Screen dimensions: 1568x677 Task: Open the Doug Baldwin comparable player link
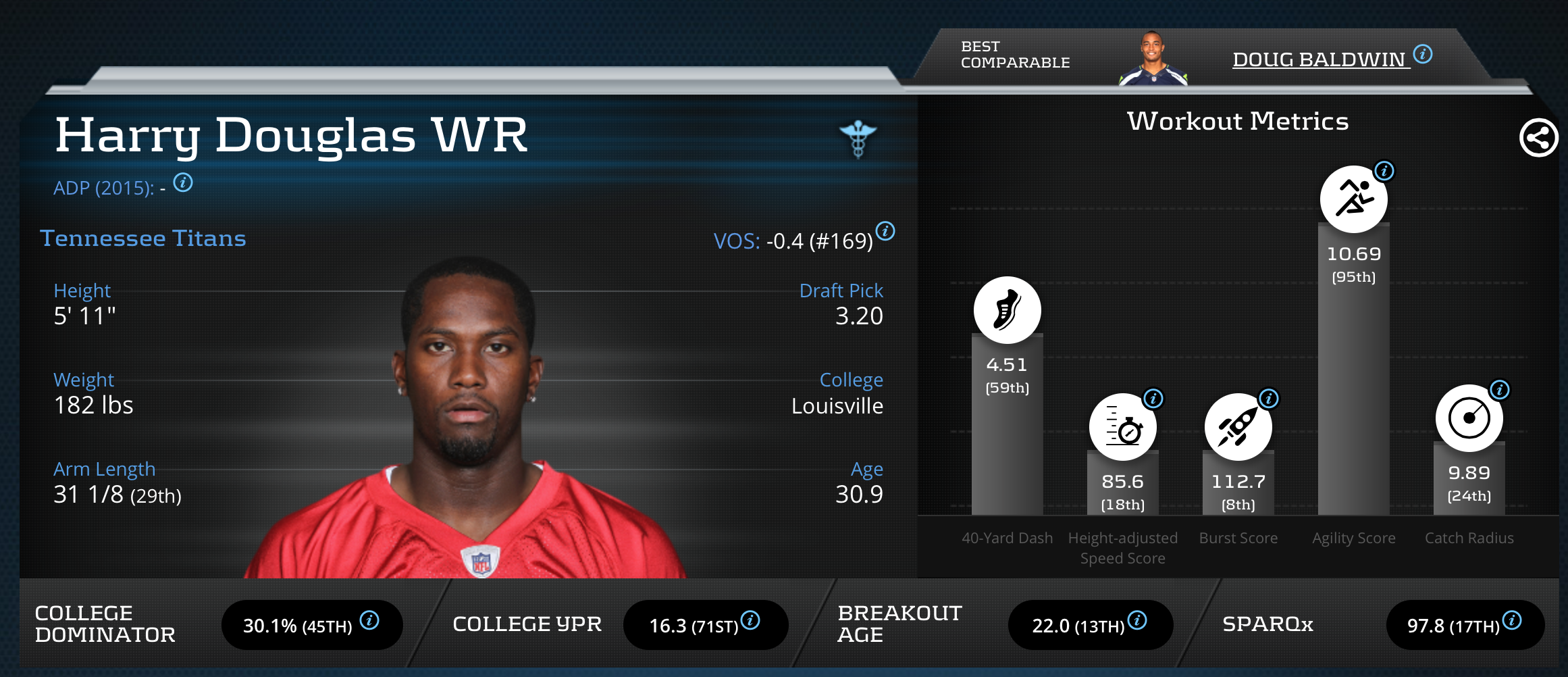click(1319, 59)
